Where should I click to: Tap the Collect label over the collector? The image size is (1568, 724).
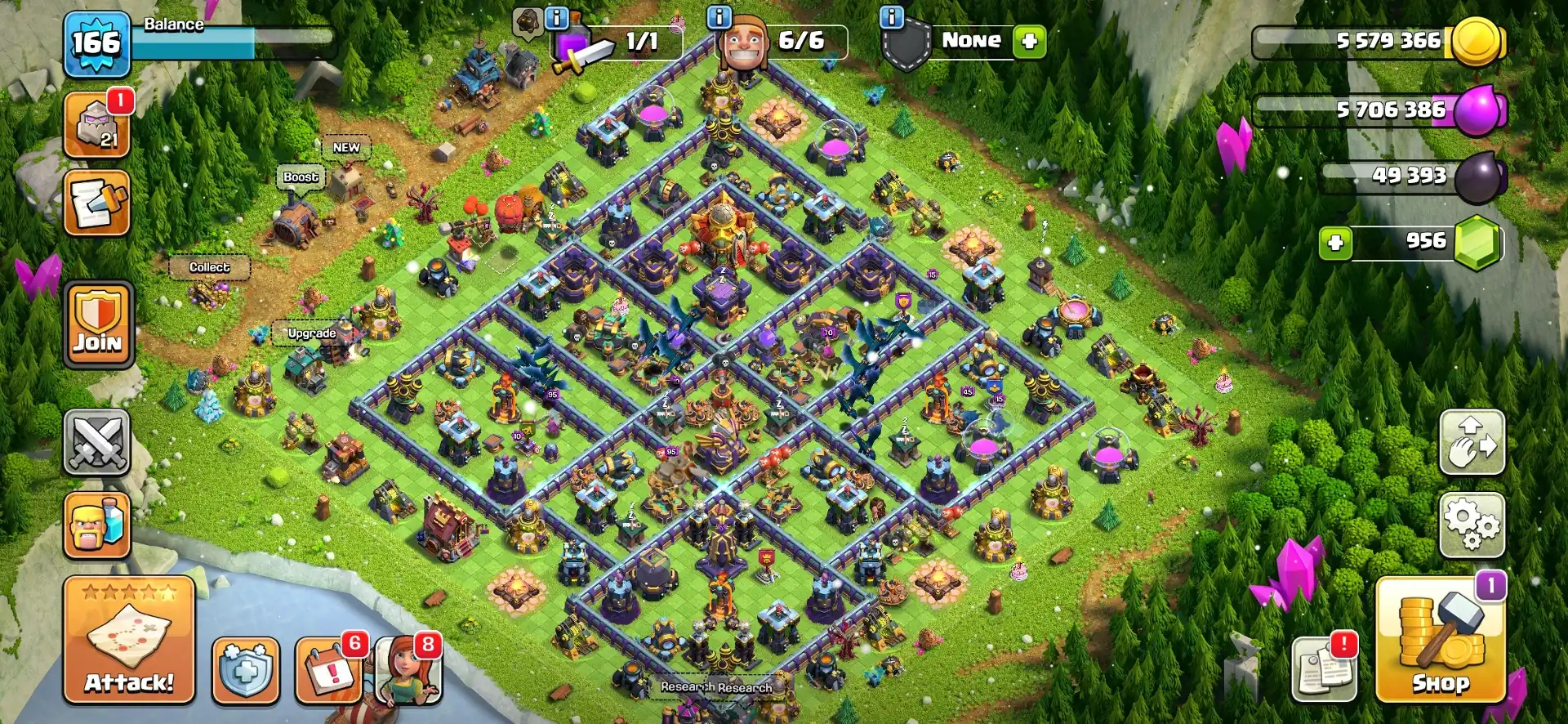click(x=209, y=267)
